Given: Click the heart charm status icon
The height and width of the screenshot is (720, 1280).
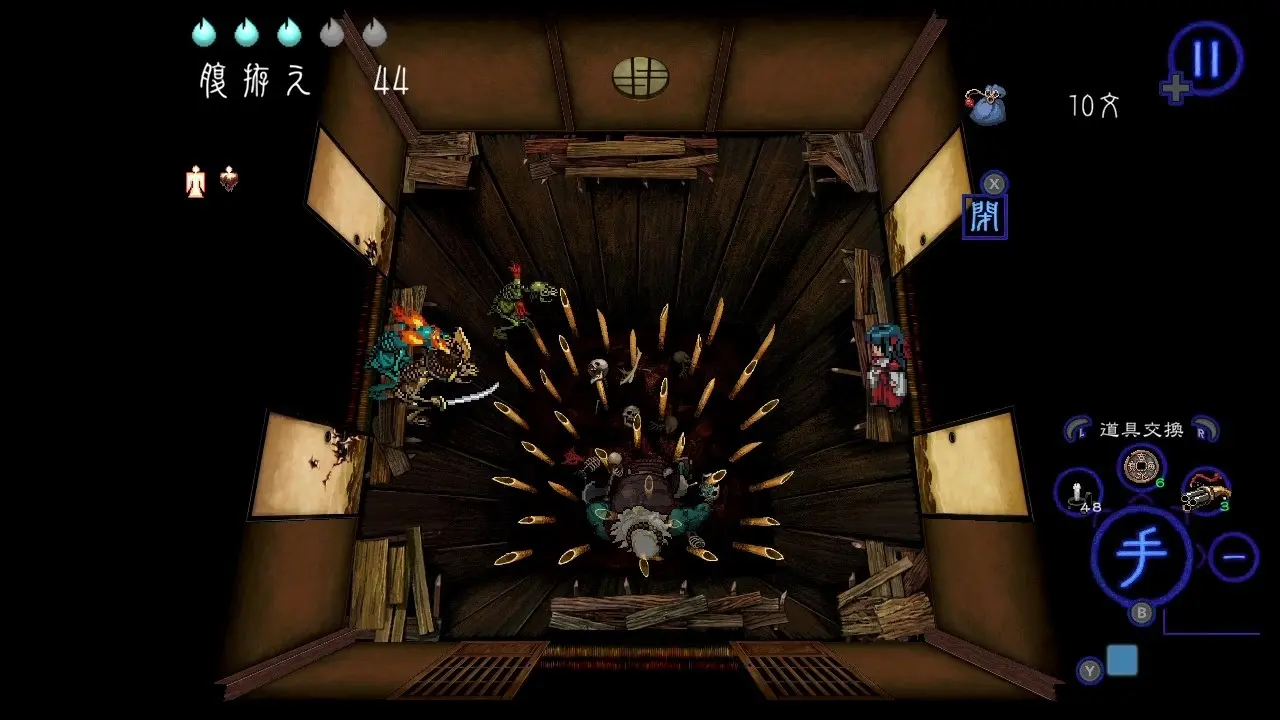Looking at the screenshot, I should click(228, 180).
